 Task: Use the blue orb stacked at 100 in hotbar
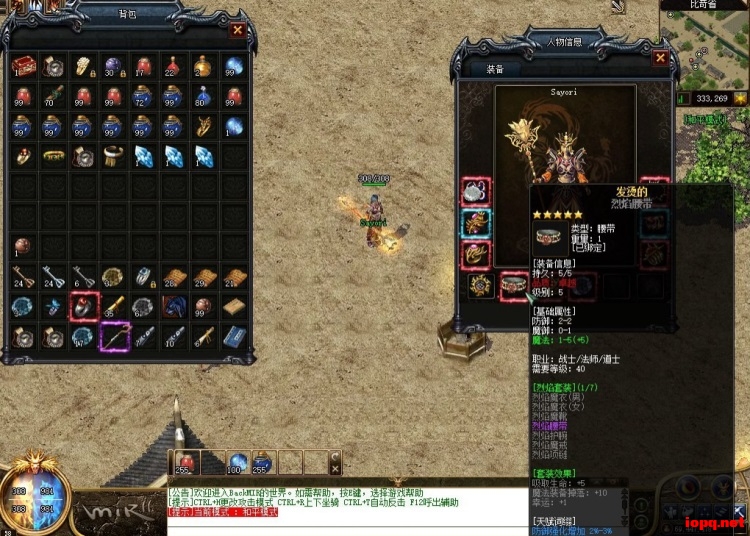coord(238,462)
